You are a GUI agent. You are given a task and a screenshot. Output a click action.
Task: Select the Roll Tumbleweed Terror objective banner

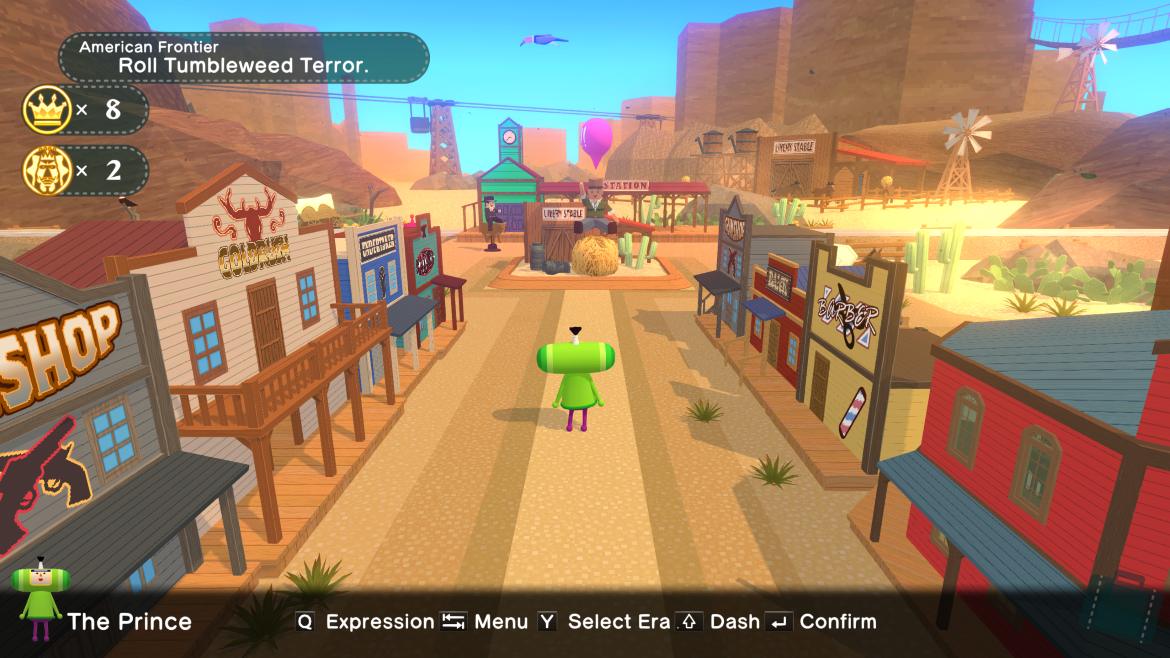[x=244, y=57]
